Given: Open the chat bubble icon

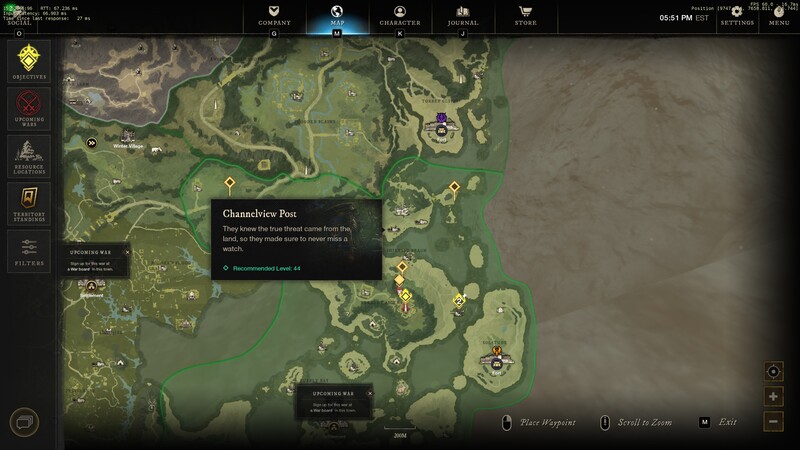Looking at the screenshot, I should pyautogui.click(x=24, y=423).
